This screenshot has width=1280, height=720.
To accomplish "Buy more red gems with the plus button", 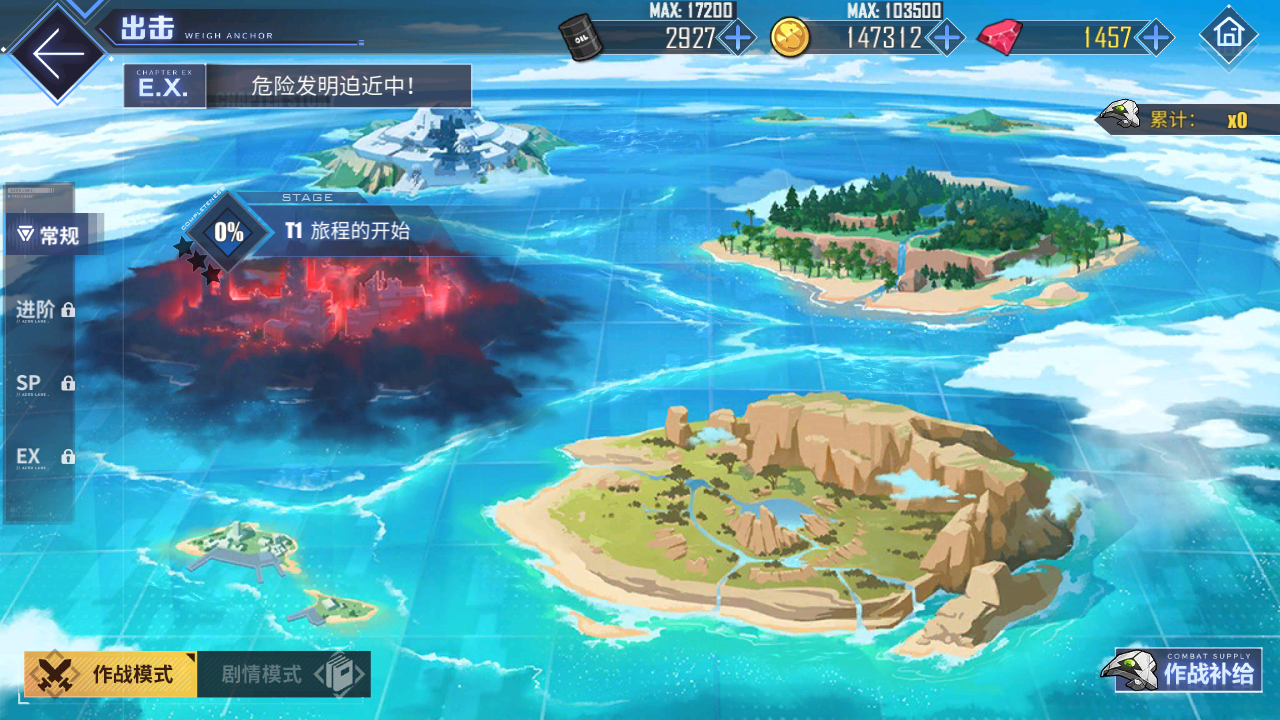I will point(1155,38).
